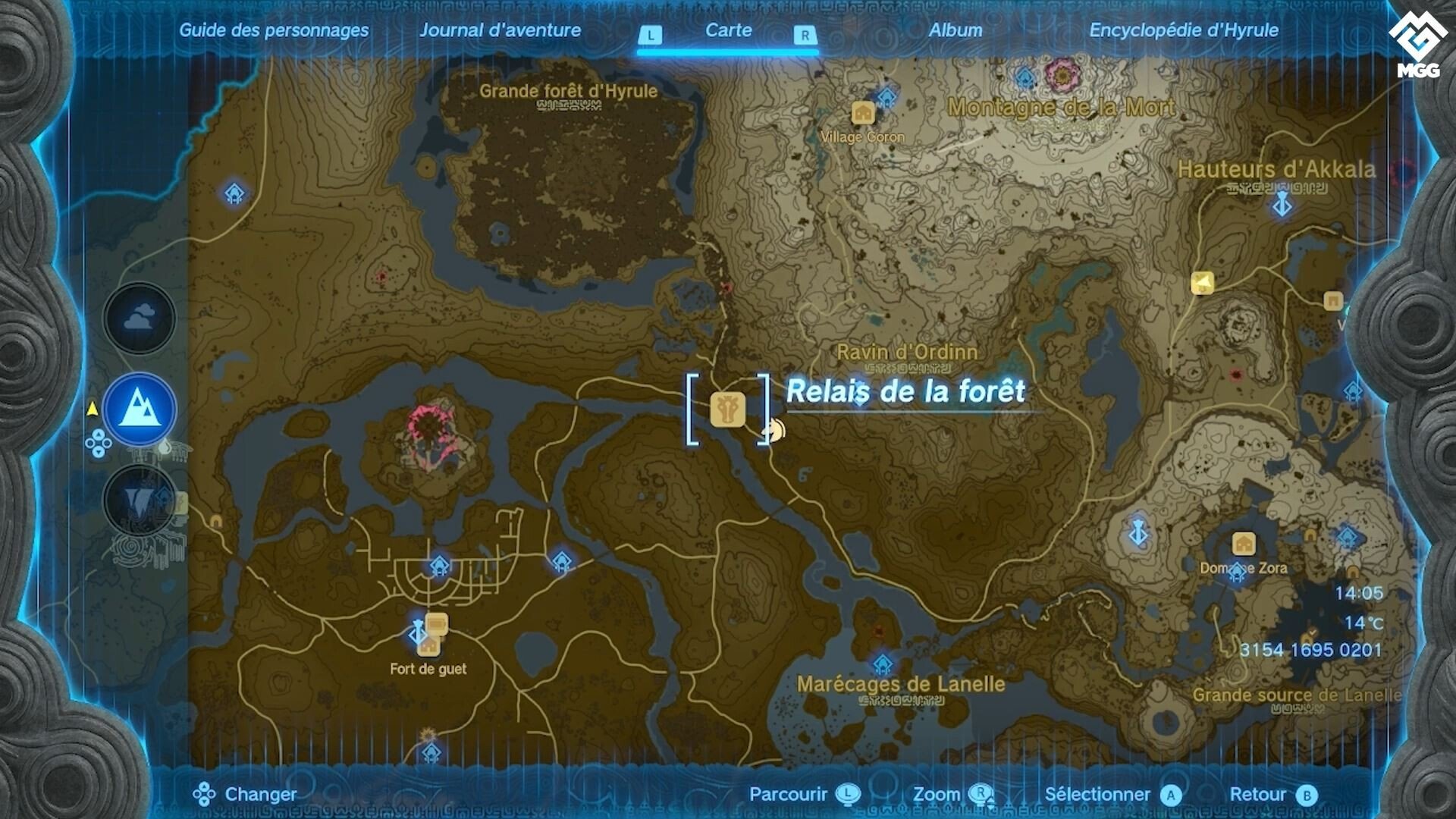1456x819 pixels.
Task: Select the shrine icon west of Grande forêt d'Hyrule
Action: pos(236,193)
